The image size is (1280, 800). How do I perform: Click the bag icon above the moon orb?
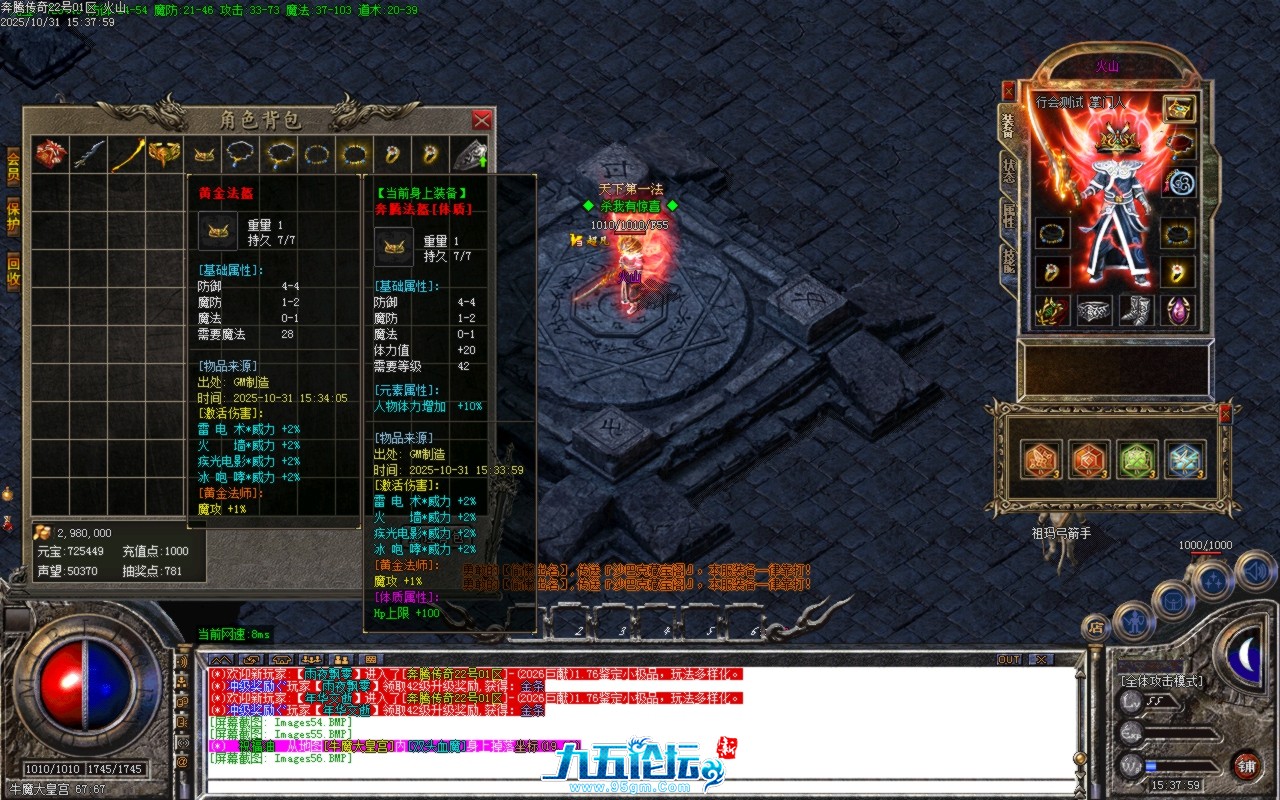click(1172, 600)
